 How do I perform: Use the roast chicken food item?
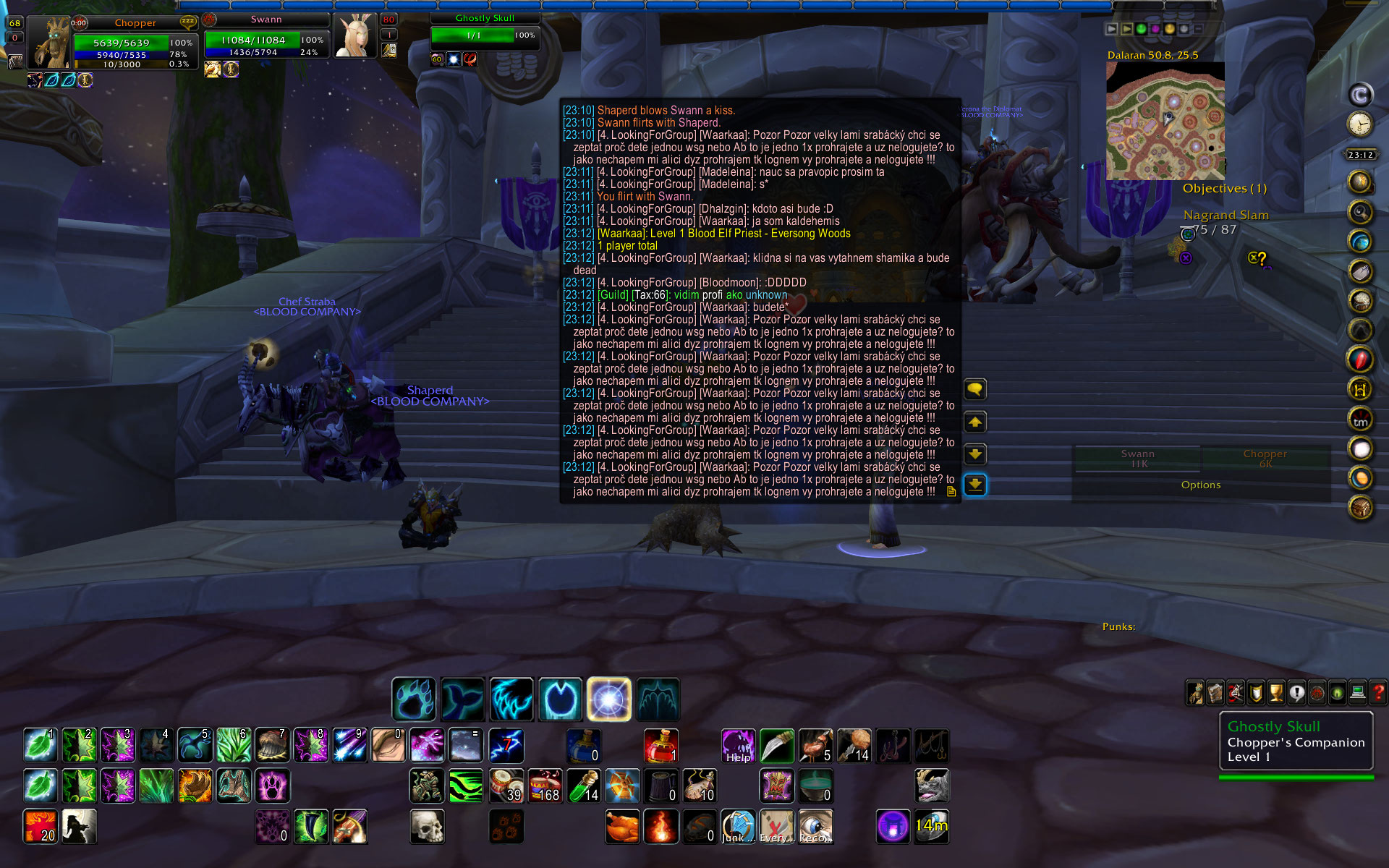pyautogui.click(x=622, y=826)
